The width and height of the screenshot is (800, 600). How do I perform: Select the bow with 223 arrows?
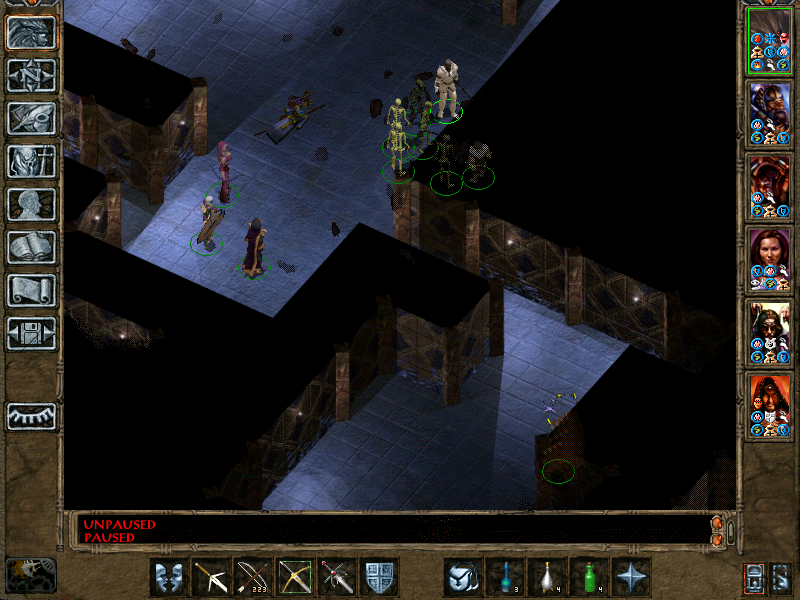tap(253, 577)
